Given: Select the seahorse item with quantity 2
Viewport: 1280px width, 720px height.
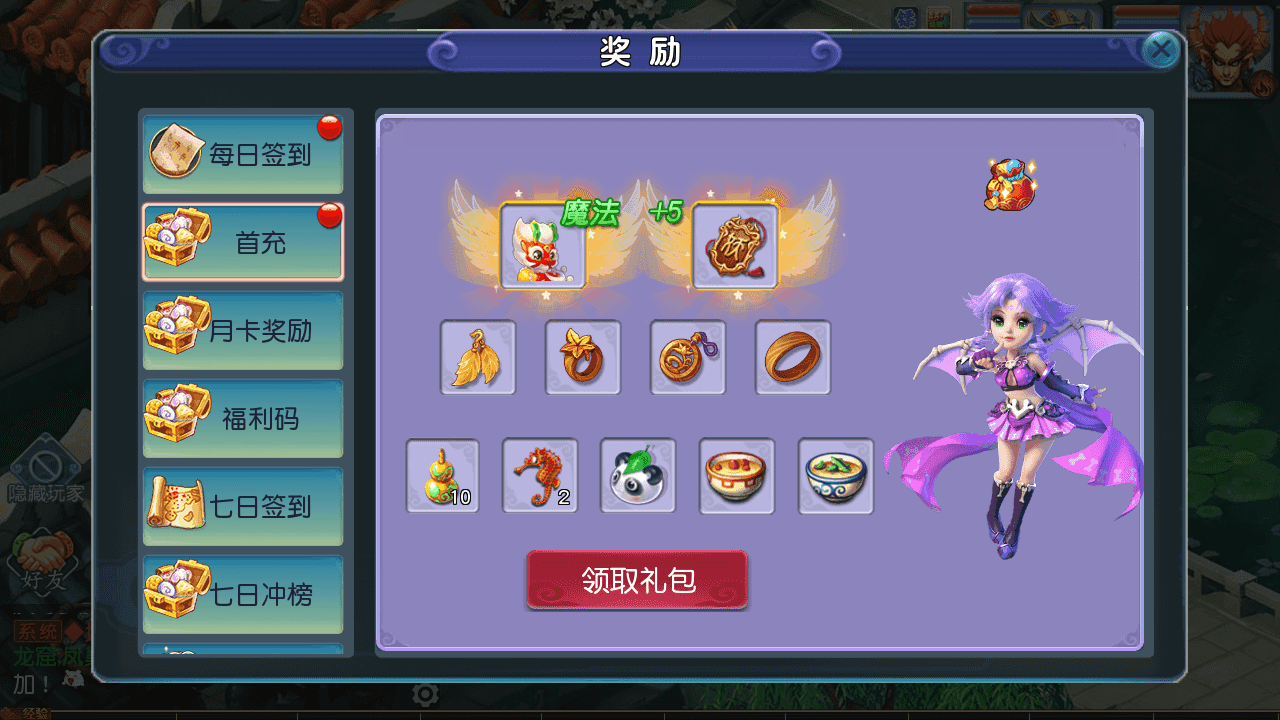Looking at the screenshot, I should click(x=540, y=477).
